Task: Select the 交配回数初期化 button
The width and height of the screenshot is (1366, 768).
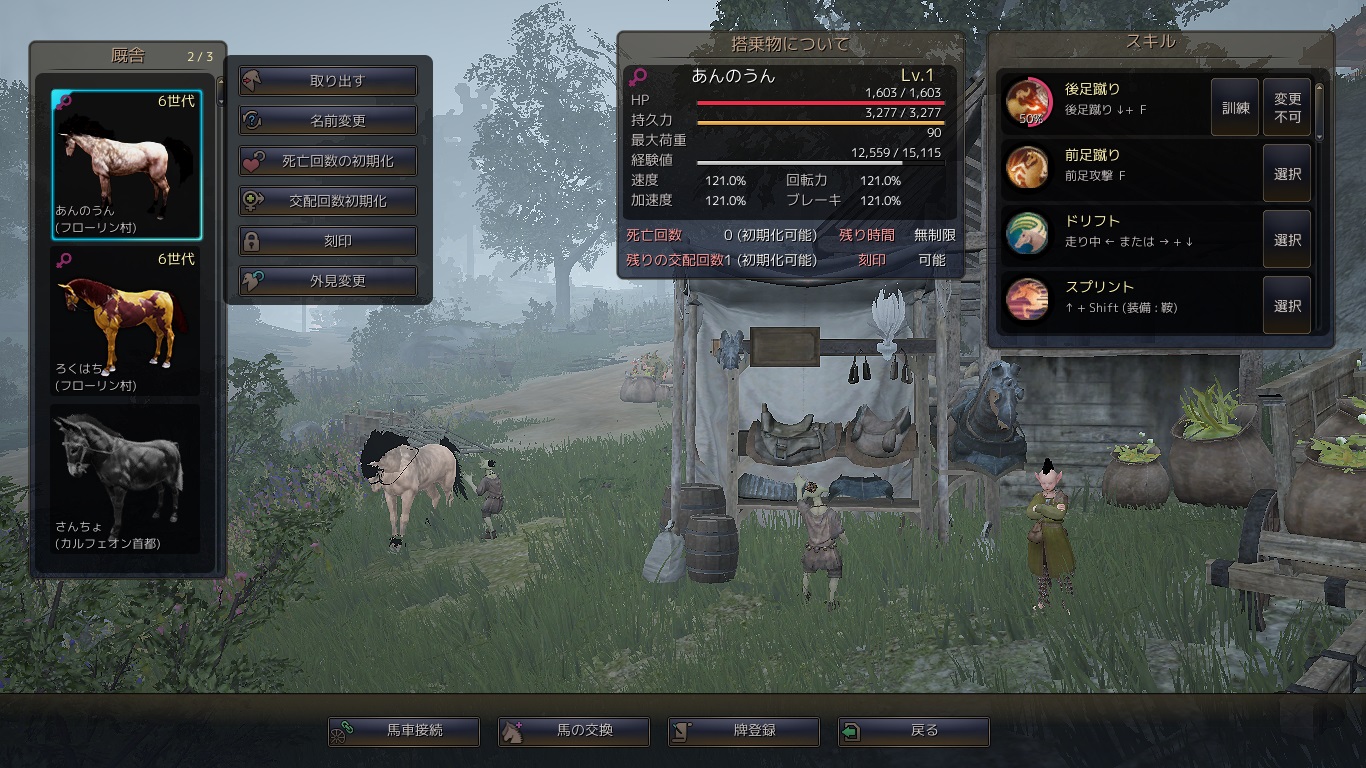Action: click(328, 201)
